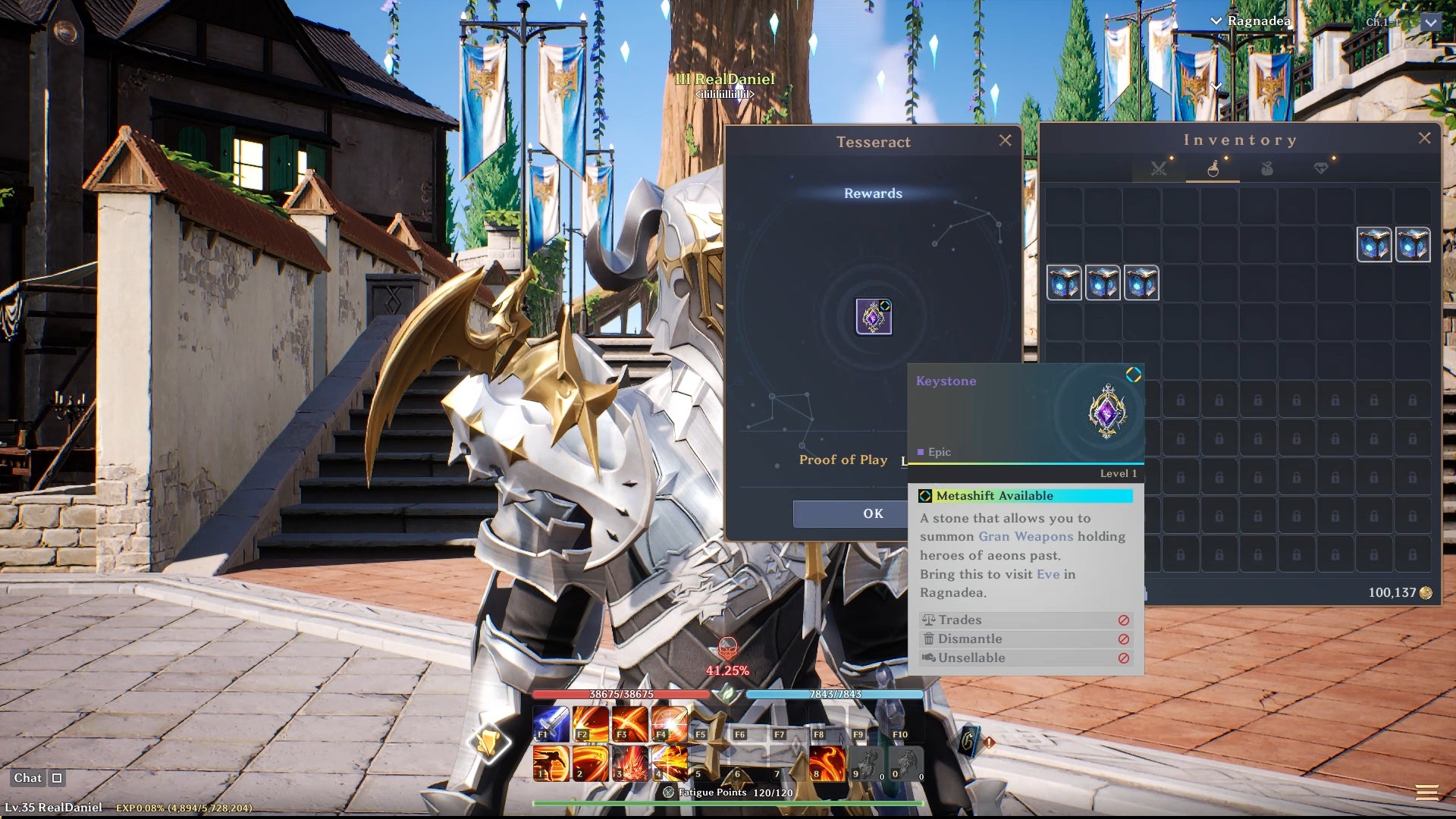
Task: Open the hamburger main menu
Action: point(1426,793)
